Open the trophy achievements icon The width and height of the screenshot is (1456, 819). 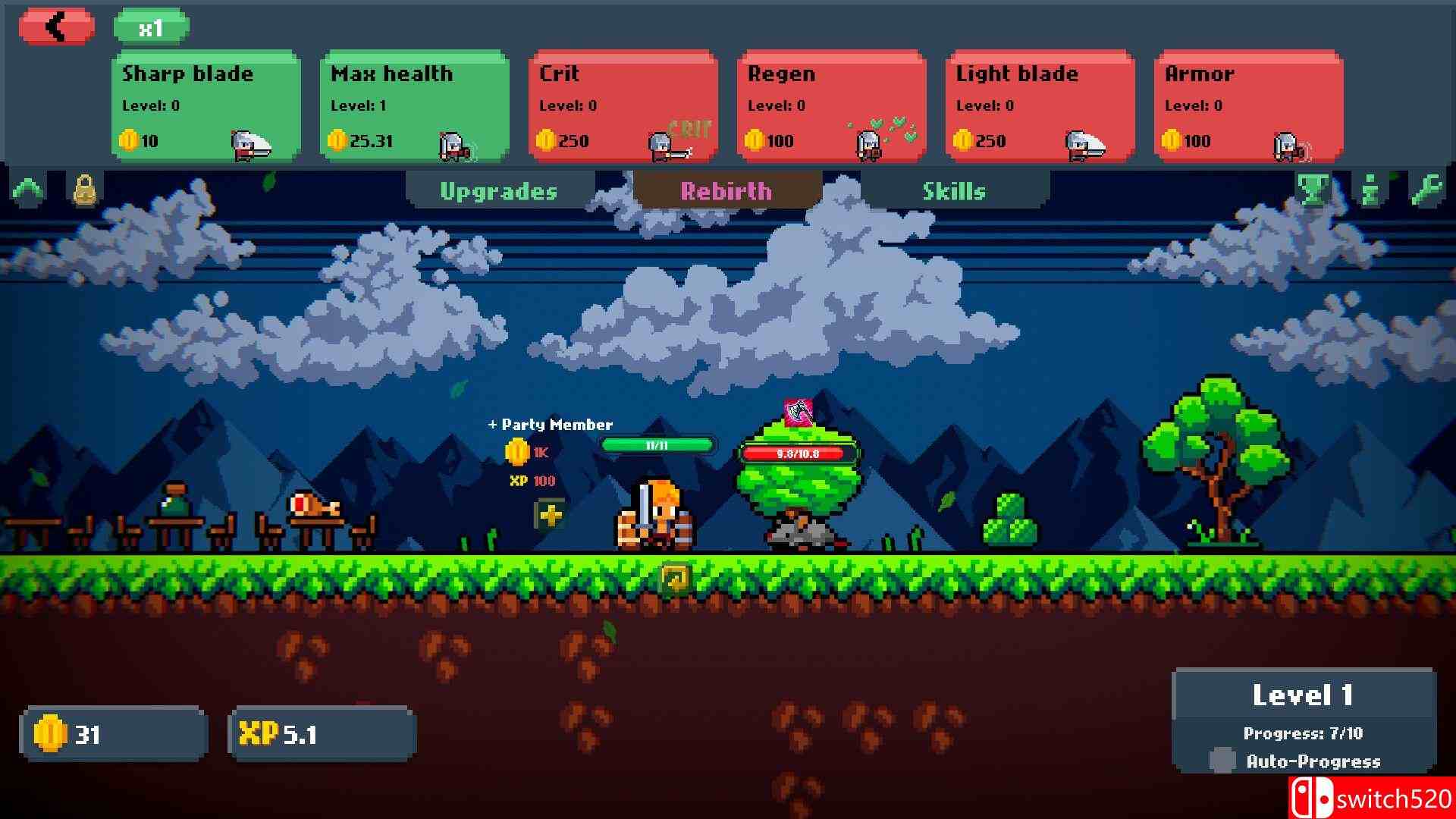(x=1313, y=190)
